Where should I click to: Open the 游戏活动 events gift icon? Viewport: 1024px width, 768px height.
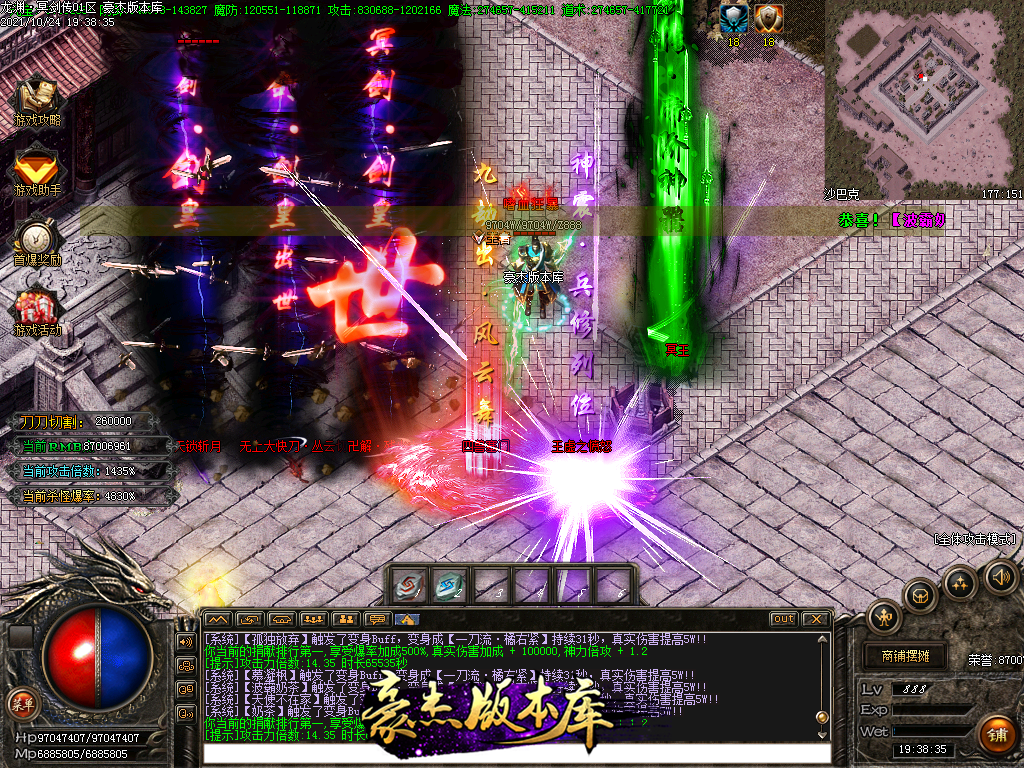[37, 308]
